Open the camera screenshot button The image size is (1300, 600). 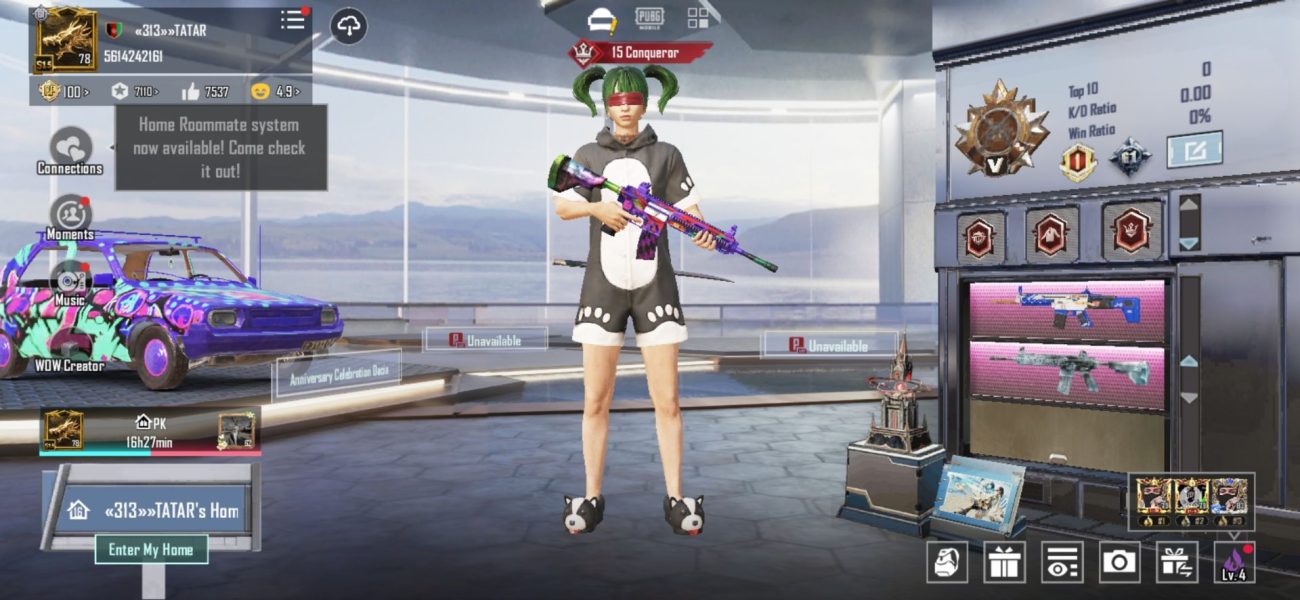(1119, 562)
